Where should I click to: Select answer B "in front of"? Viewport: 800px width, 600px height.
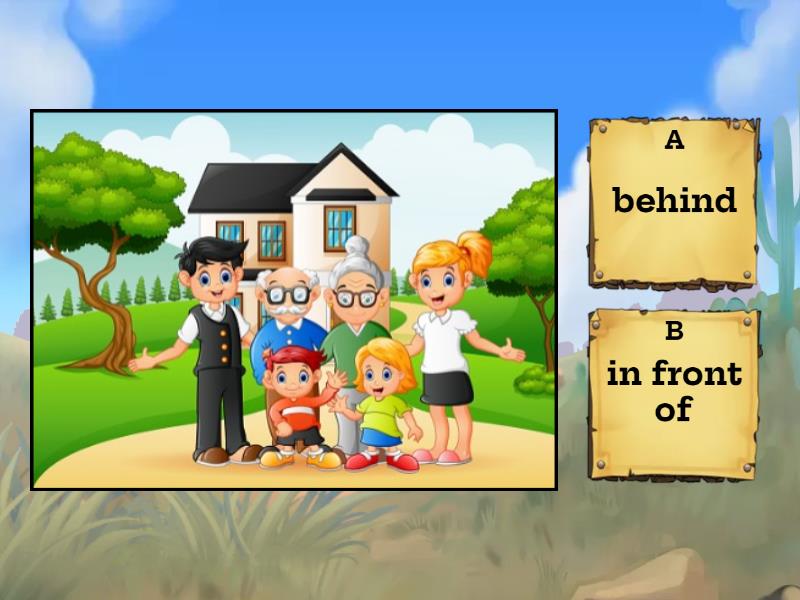click(x=673, y=391)
